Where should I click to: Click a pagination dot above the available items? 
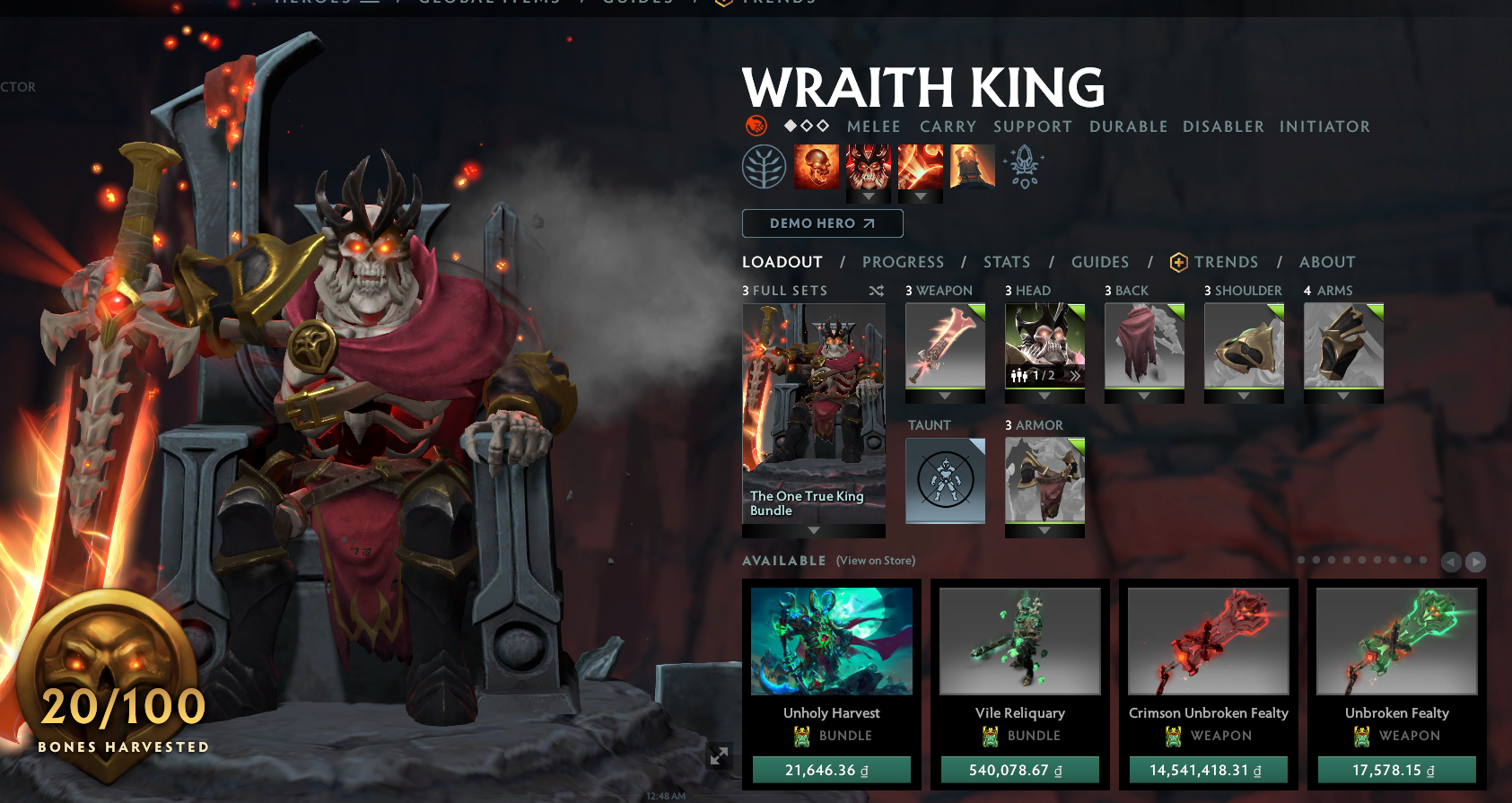pos(1300,558)
